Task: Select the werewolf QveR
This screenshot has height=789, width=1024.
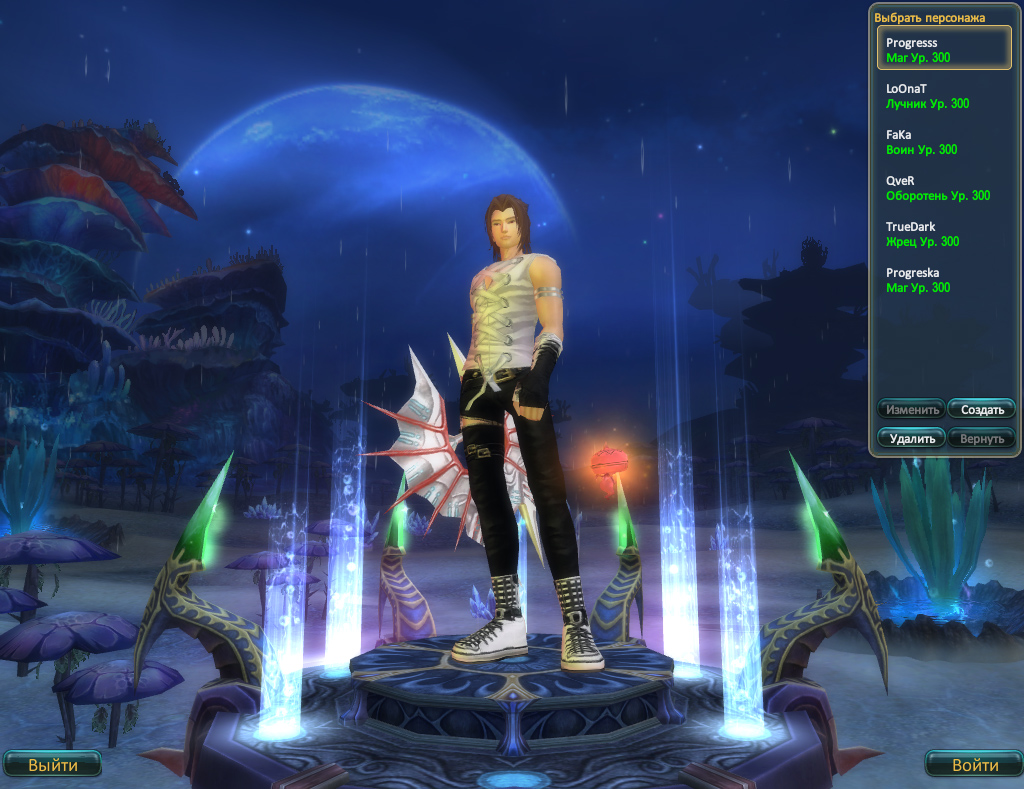Action: [x=944, y=188]
